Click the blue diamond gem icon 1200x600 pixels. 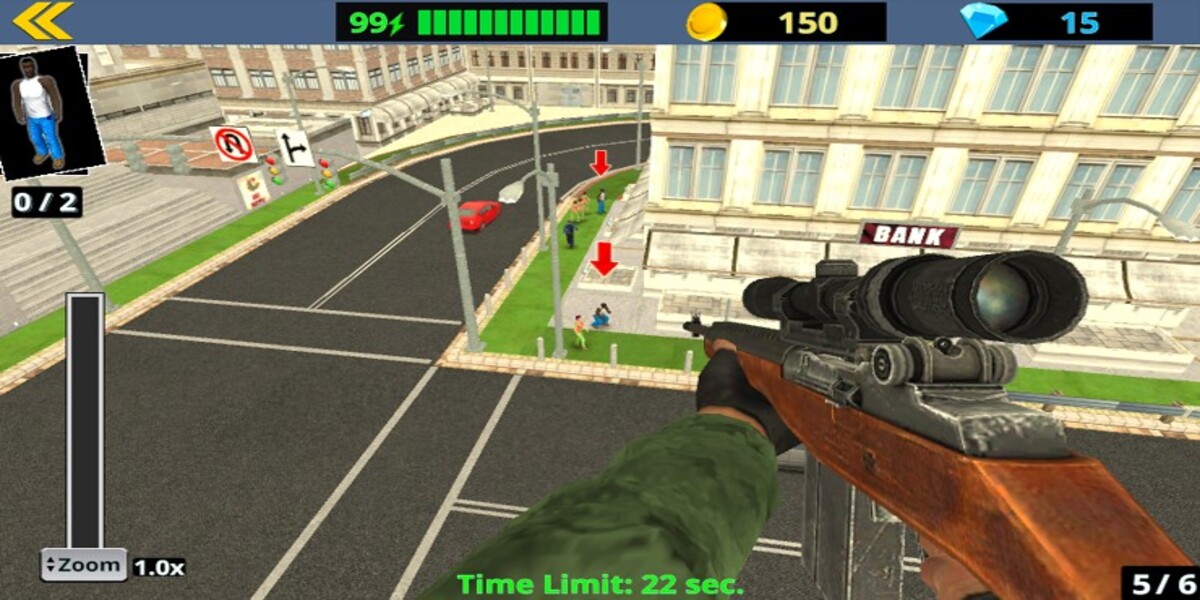(983, 21)
